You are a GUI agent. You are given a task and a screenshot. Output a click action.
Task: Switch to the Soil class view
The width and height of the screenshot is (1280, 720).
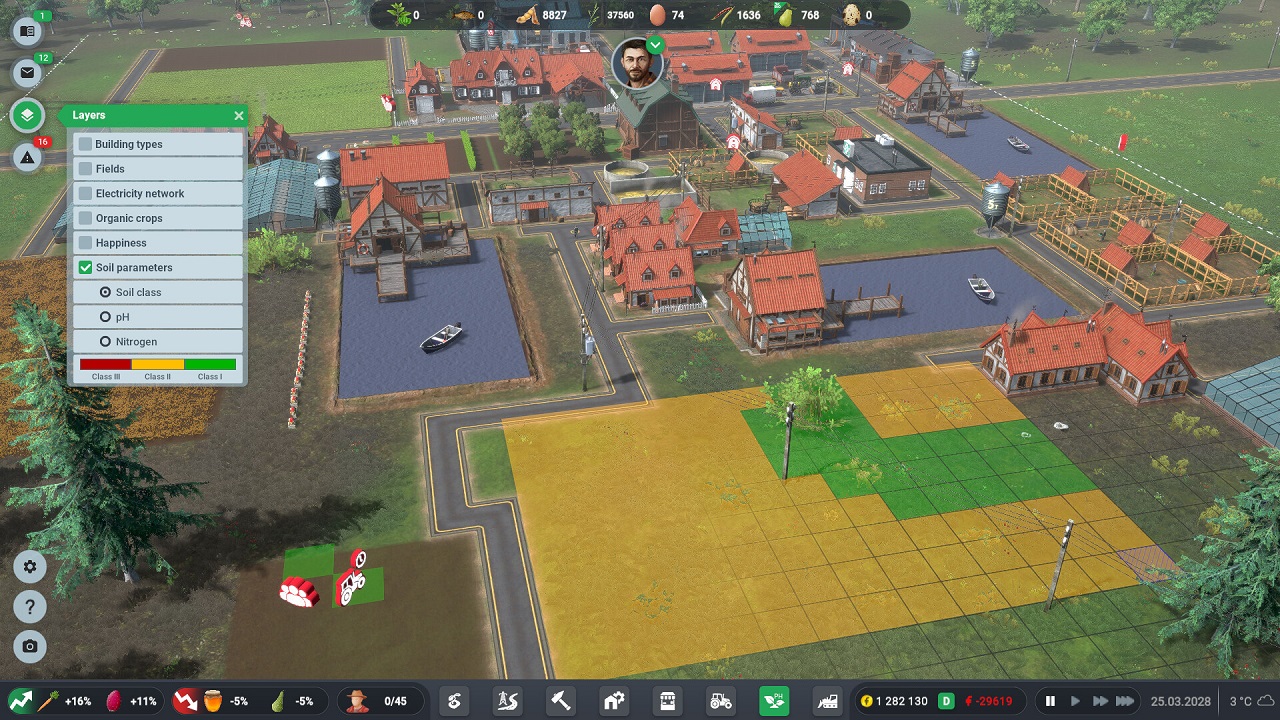pyautogui.click(x=104, y=291)
